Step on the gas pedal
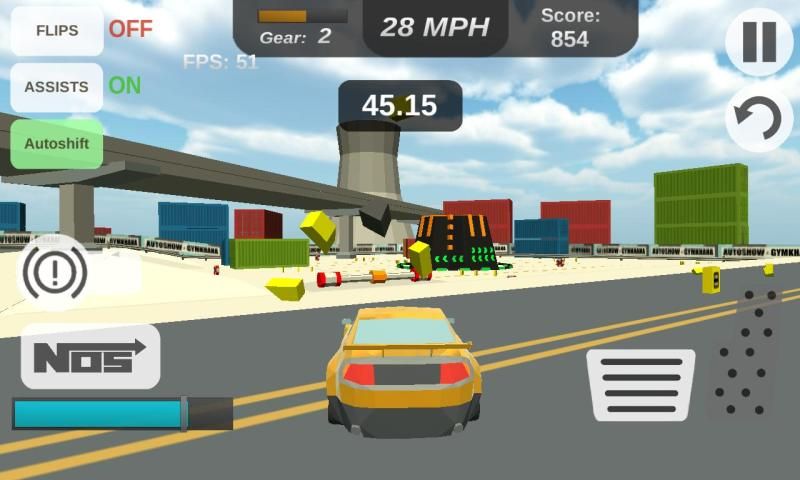The image size is (800, 480). tap(746, 354)
